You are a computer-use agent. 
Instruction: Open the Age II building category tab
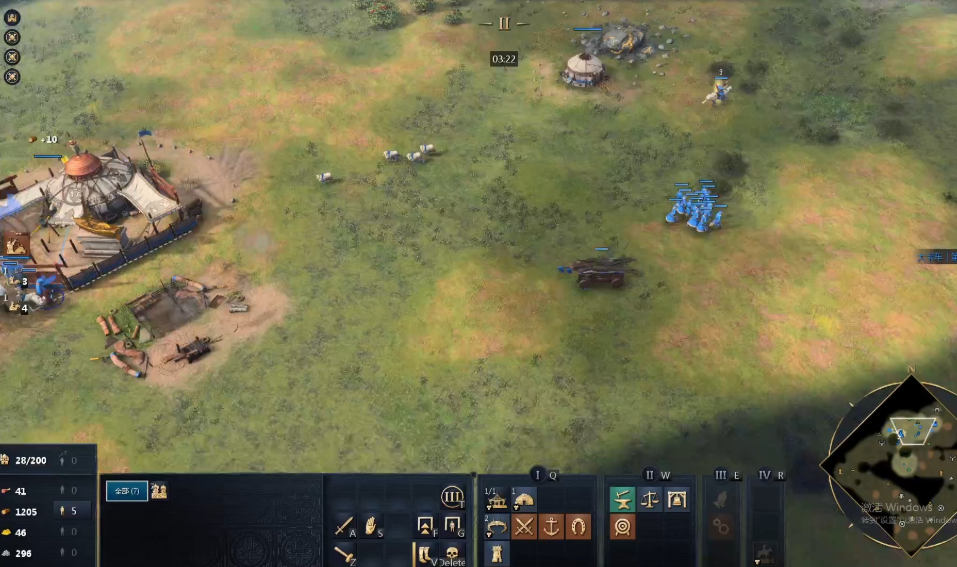click(x=649, y=475)
